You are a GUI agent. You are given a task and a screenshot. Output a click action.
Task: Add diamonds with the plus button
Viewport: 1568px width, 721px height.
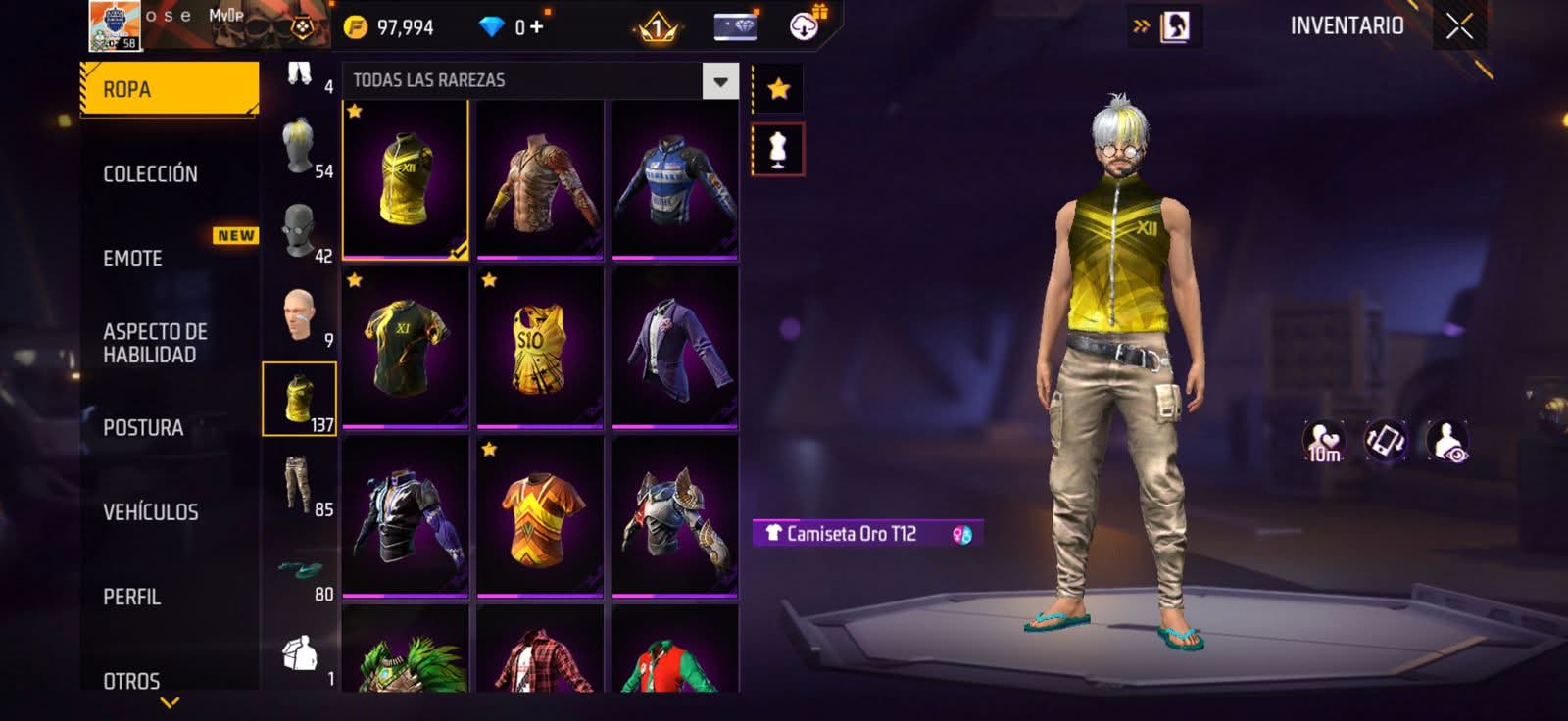pos(536,26)
